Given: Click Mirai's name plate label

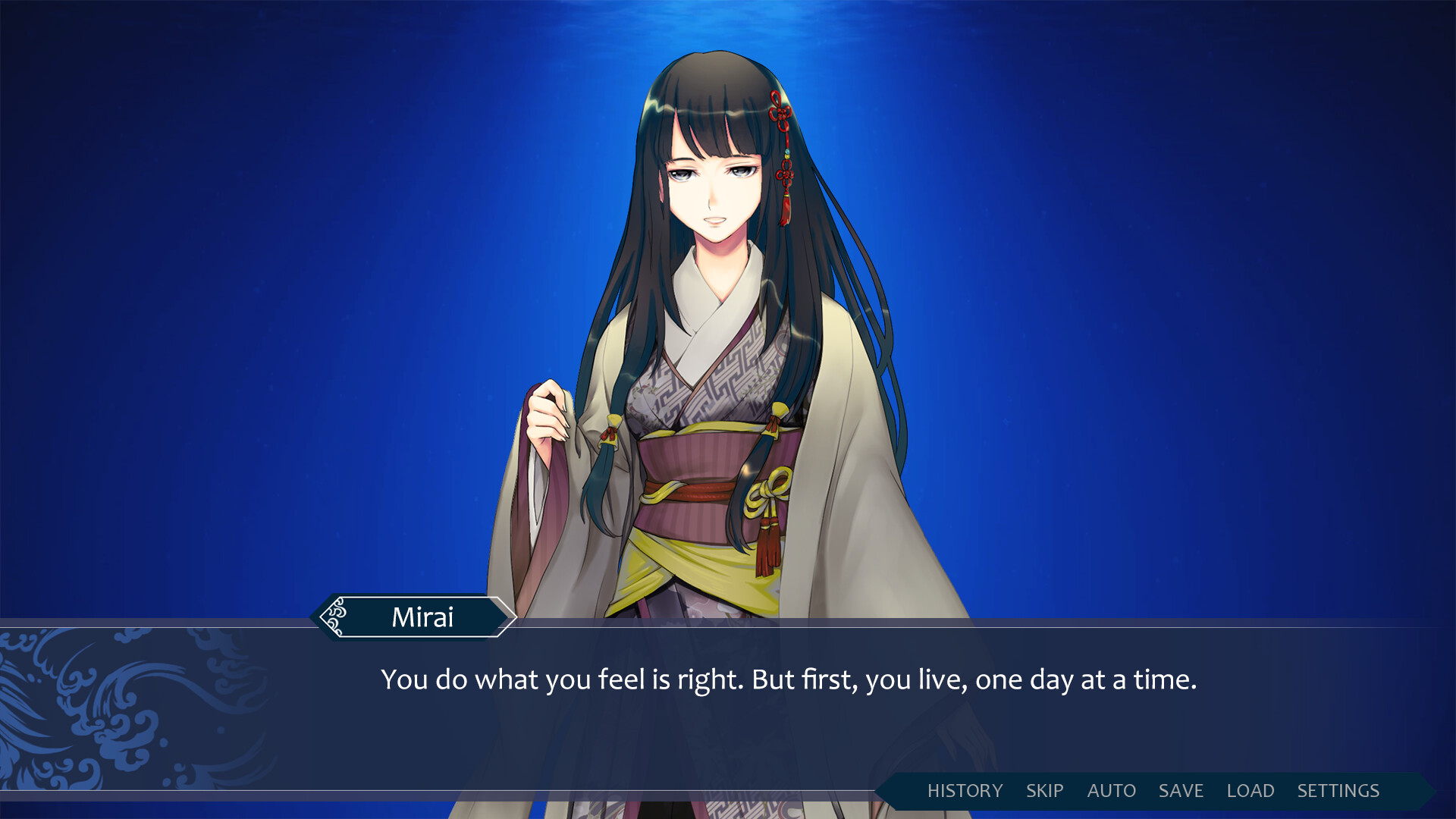Looking at the screenshot, I should (x=425, y=617).
